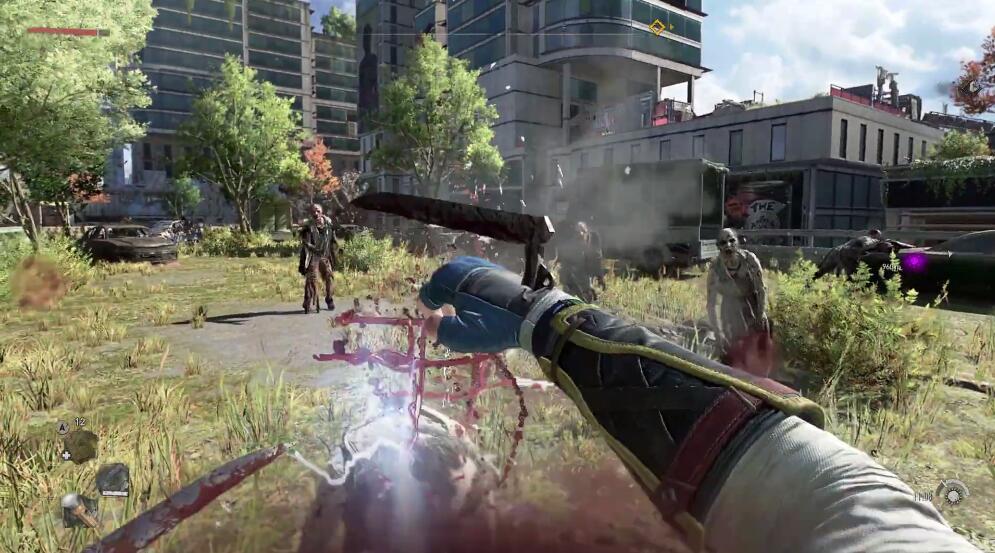Screen dimensions: 995x553
Task: Click the round weapon durability icon
Action: (x=951, y=492)
